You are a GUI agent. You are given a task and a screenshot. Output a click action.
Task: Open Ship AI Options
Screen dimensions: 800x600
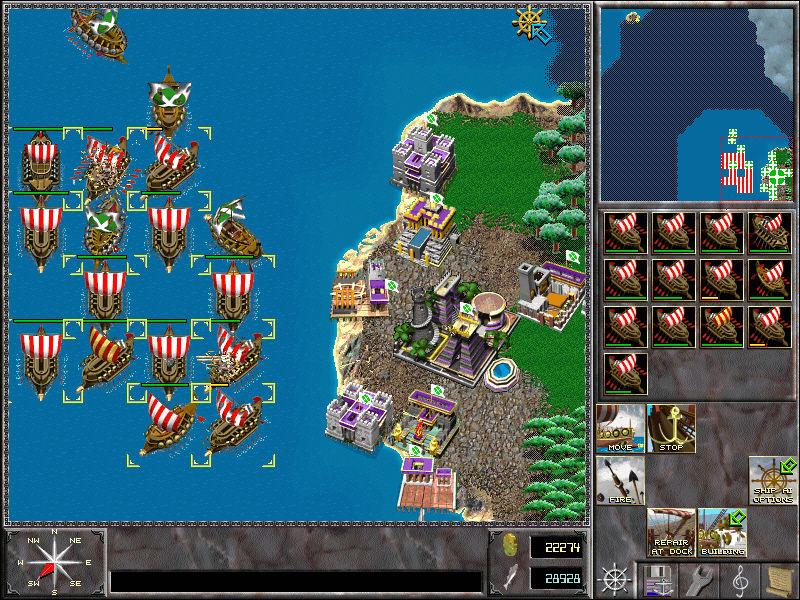tap(773, 481)
